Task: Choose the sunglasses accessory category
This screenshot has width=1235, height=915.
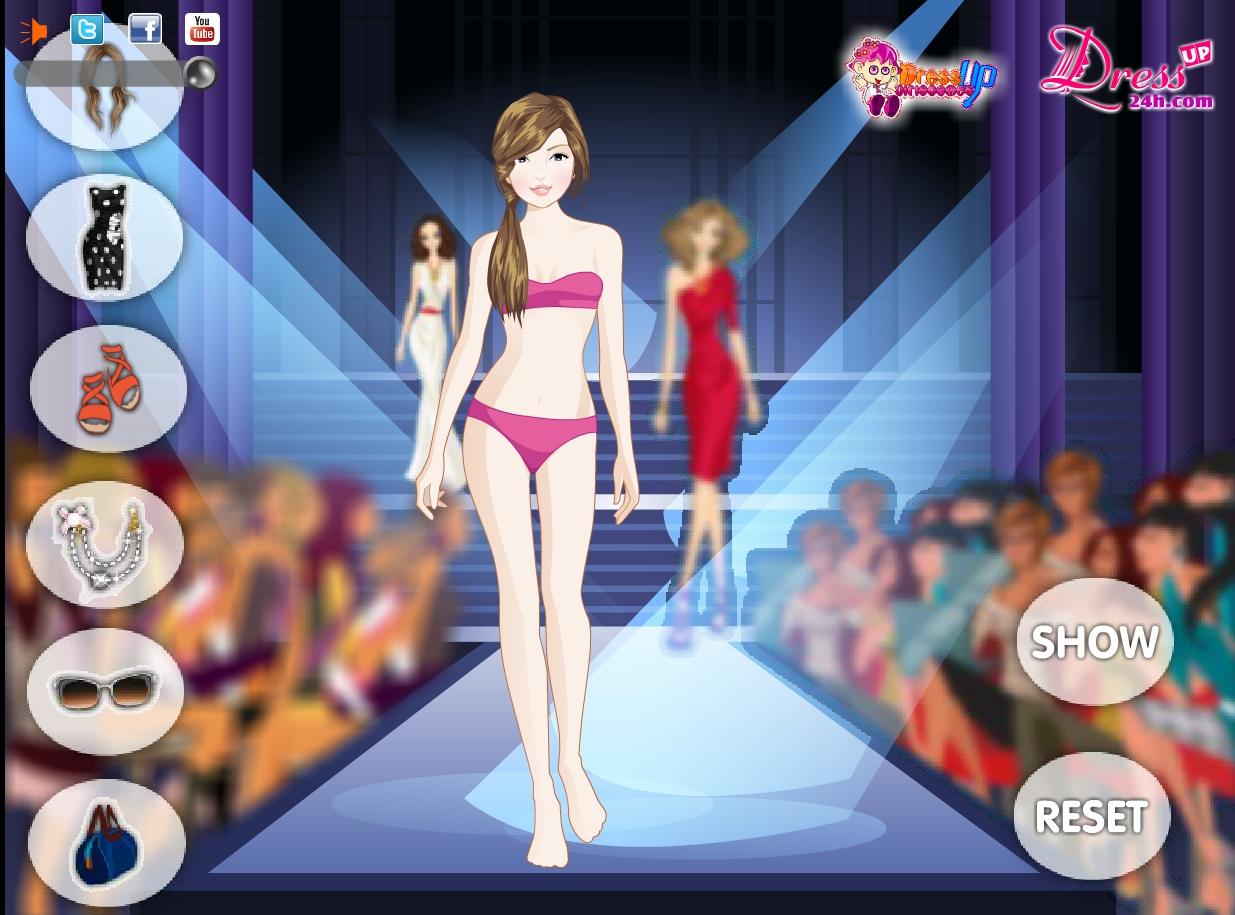Action: (x=105, y=691)
